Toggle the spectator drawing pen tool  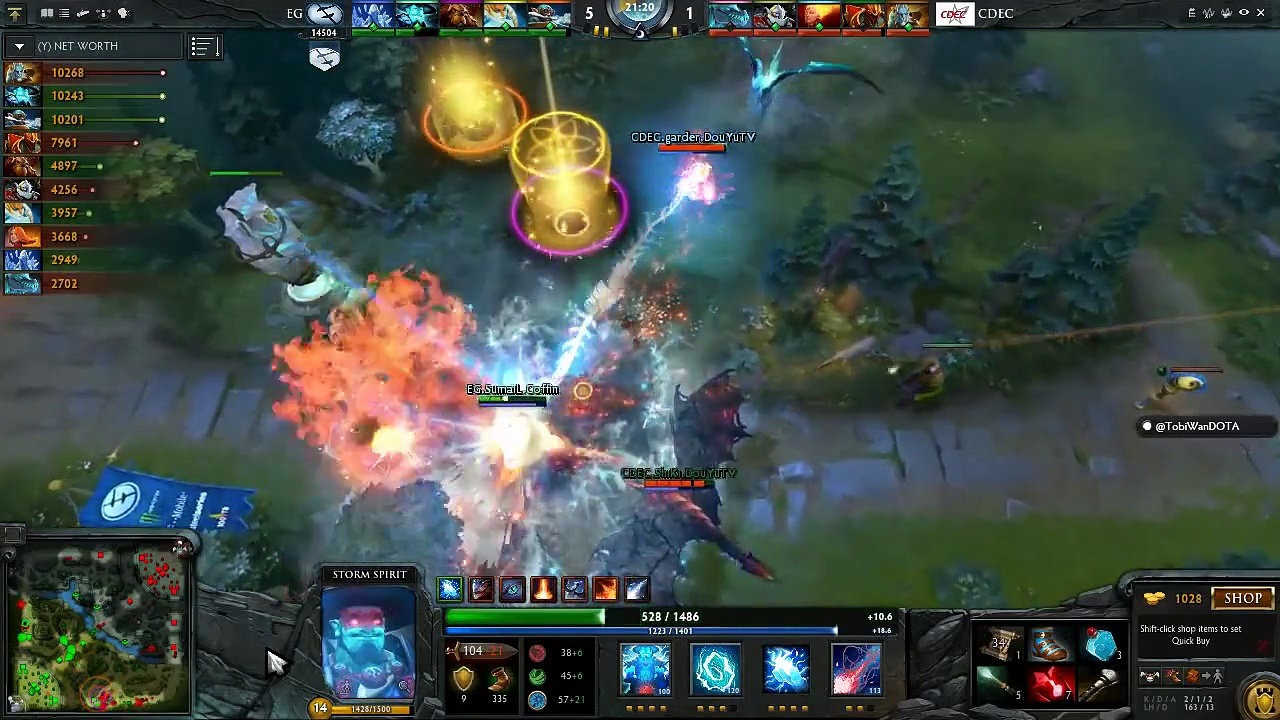pos(83,13)
